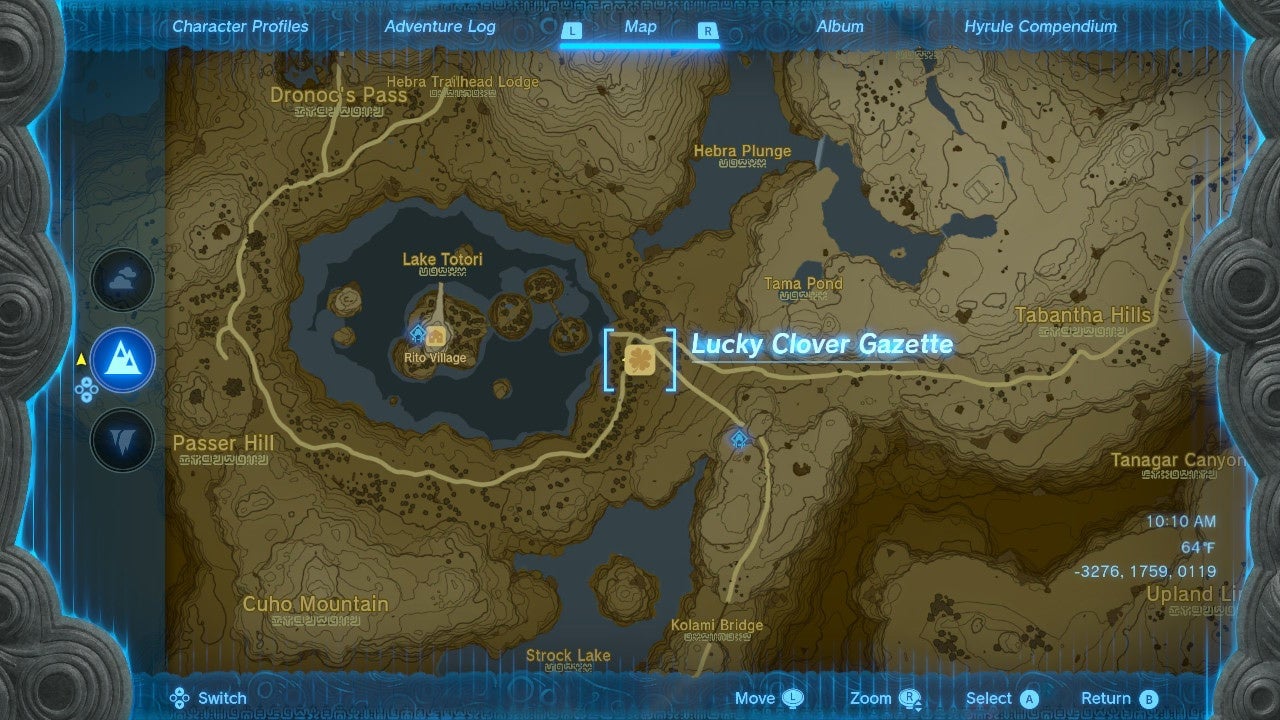This screenshot has width=1280, height=720.
Task: Click the Switch d-pad icon
Action: point(182,697)
